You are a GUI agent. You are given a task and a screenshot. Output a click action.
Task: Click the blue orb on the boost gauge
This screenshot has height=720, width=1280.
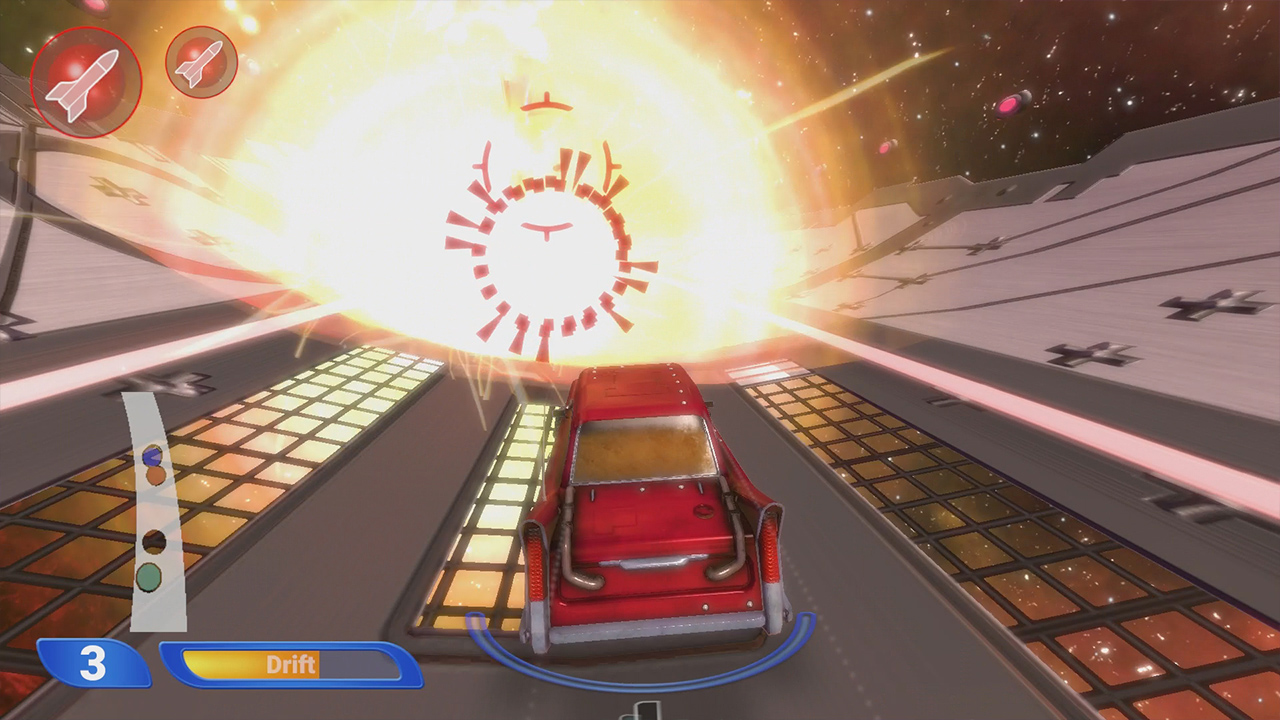pos(153,456)
